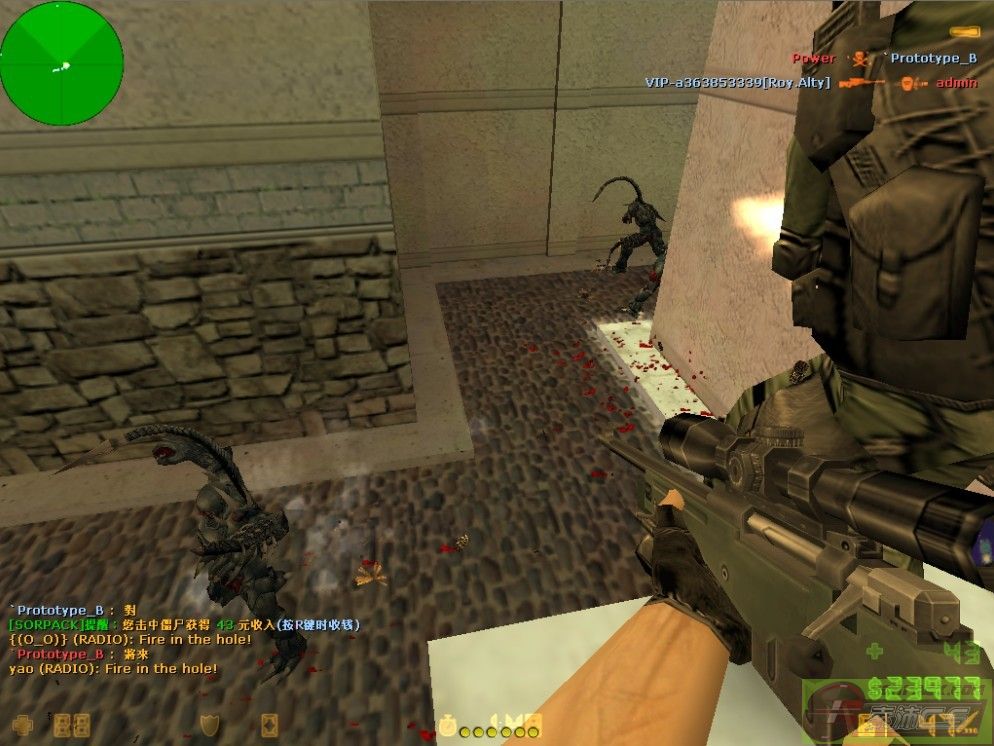
Task: Select the flashlight battery icon
Action: tap(964, 33)
